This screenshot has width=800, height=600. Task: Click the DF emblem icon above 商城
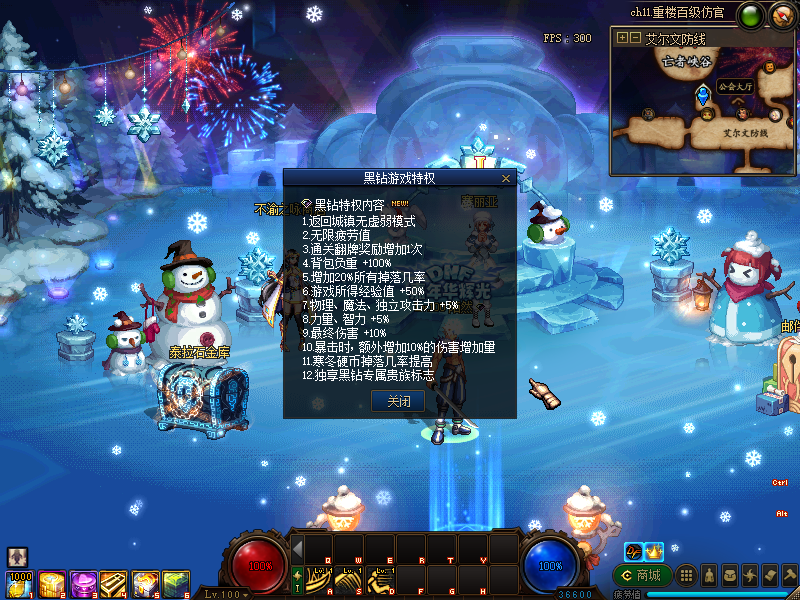(x=633, y=551)
